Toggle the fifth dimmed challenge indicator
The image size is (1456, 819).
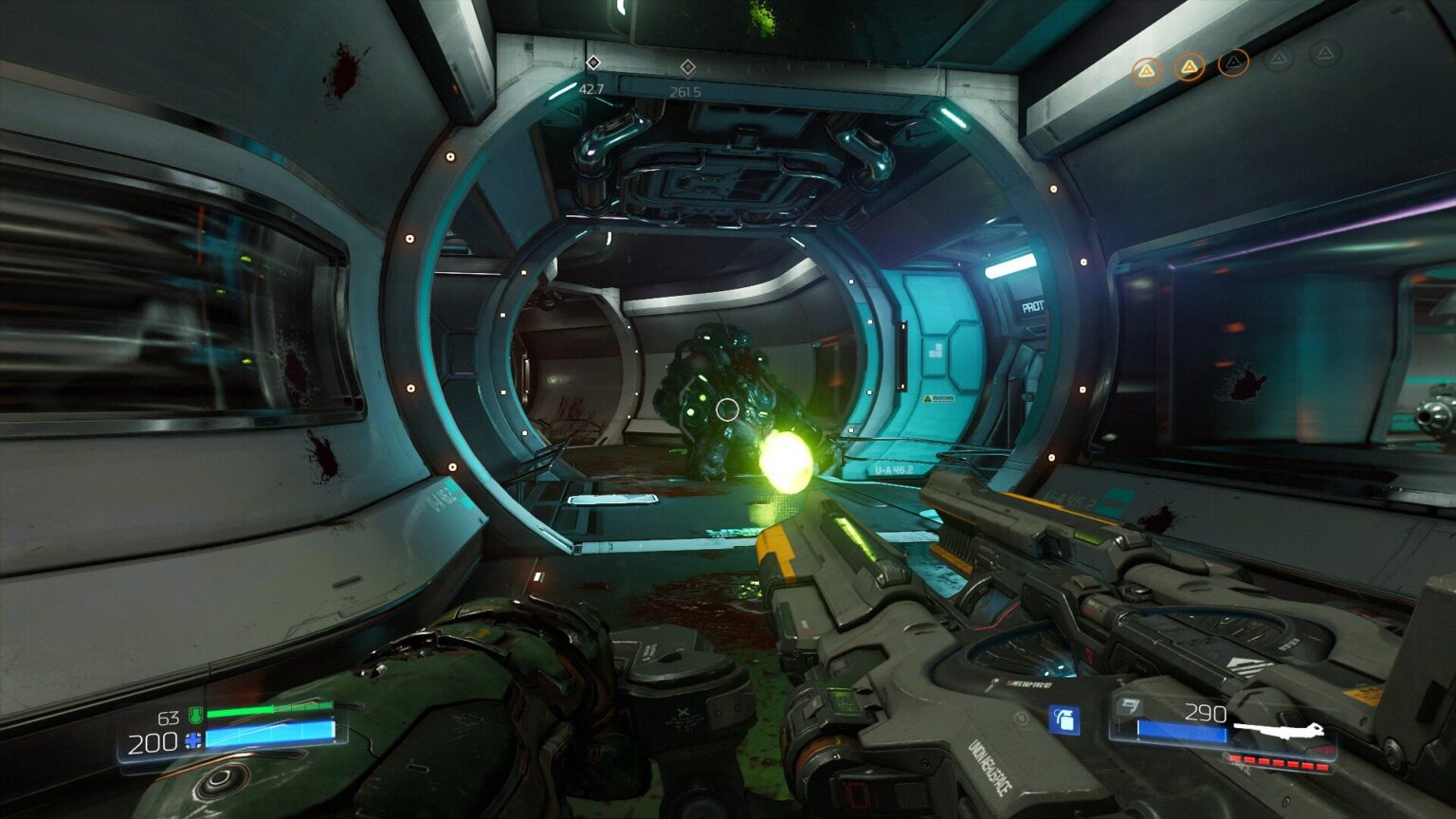[1325, 55]
